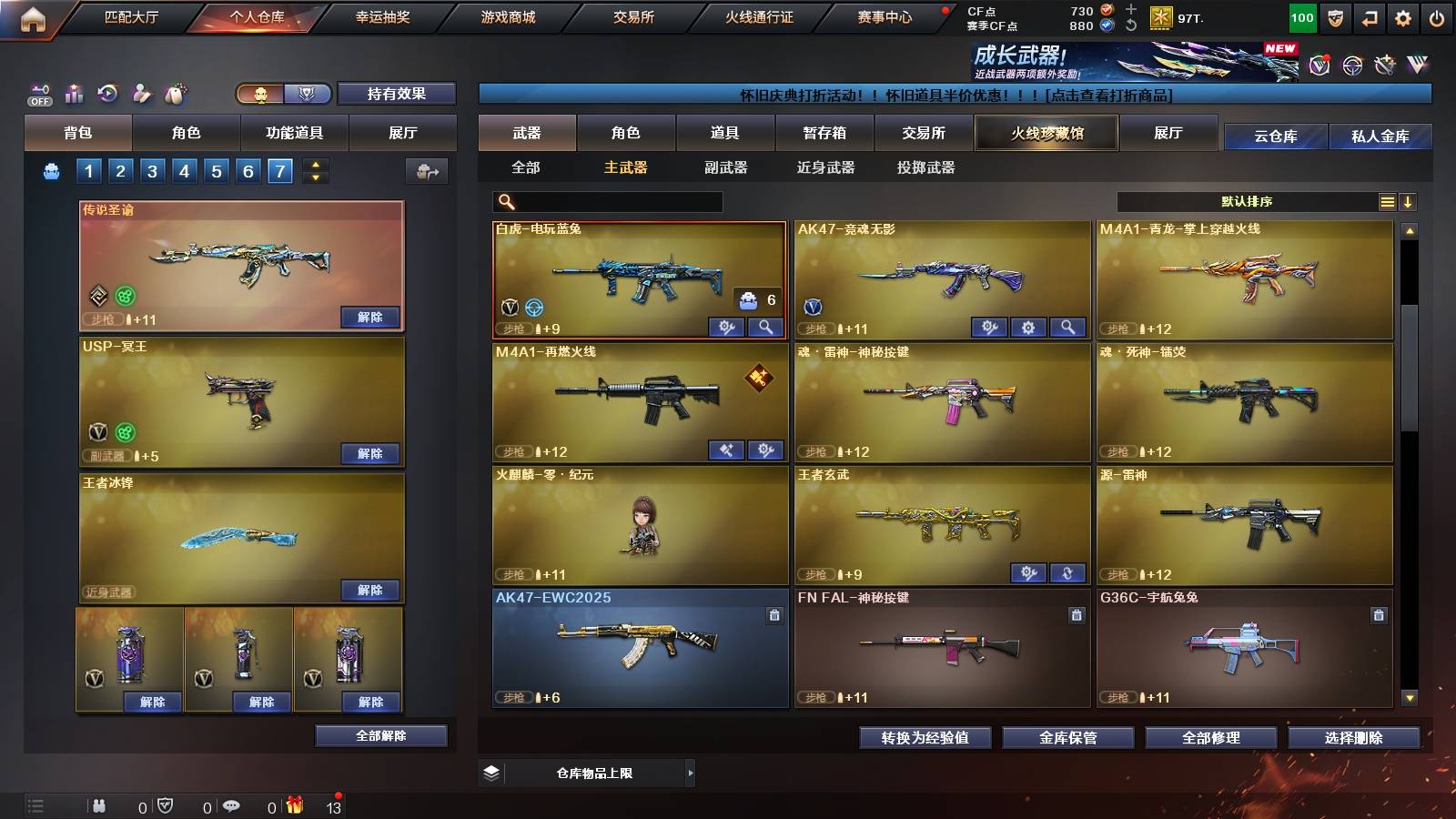This screenshot has height=819, width=1456.
Task: Click the replay playback icon in top-left toolbar
Action: [108, 93]
